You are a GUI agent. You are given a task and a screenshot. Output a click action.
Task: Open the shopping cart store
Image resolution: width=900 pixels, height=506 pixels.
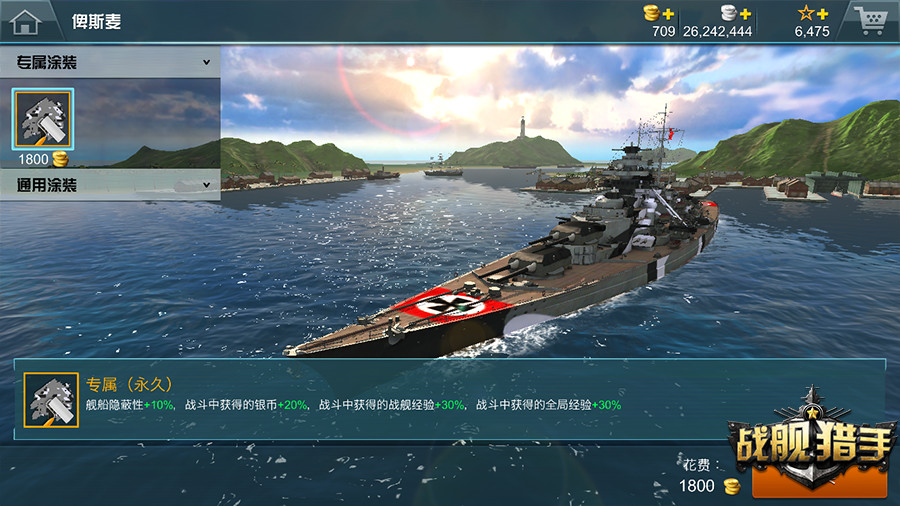pos(868,20)
